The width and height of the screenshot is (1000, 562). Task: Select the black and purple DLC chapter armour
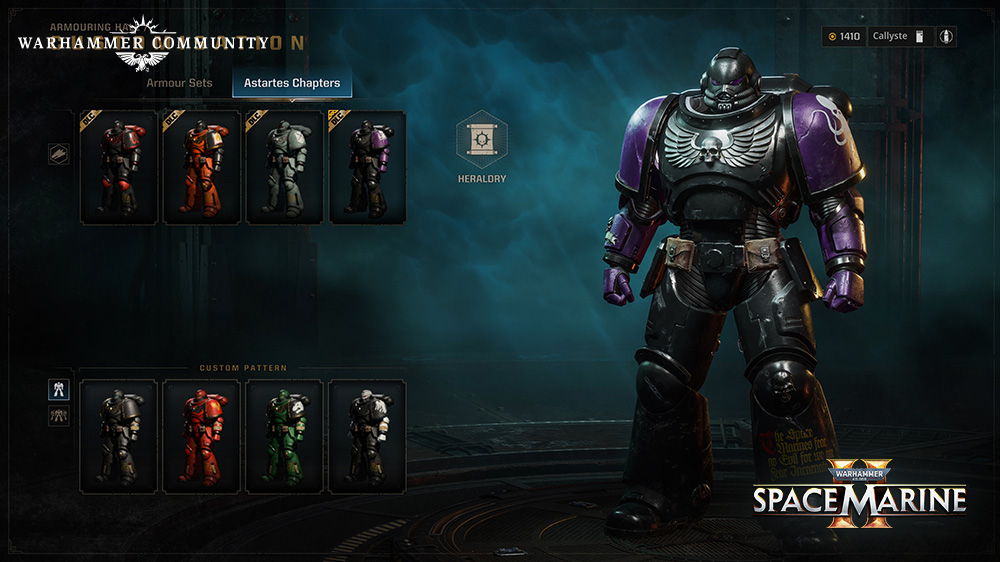(368, 168)
